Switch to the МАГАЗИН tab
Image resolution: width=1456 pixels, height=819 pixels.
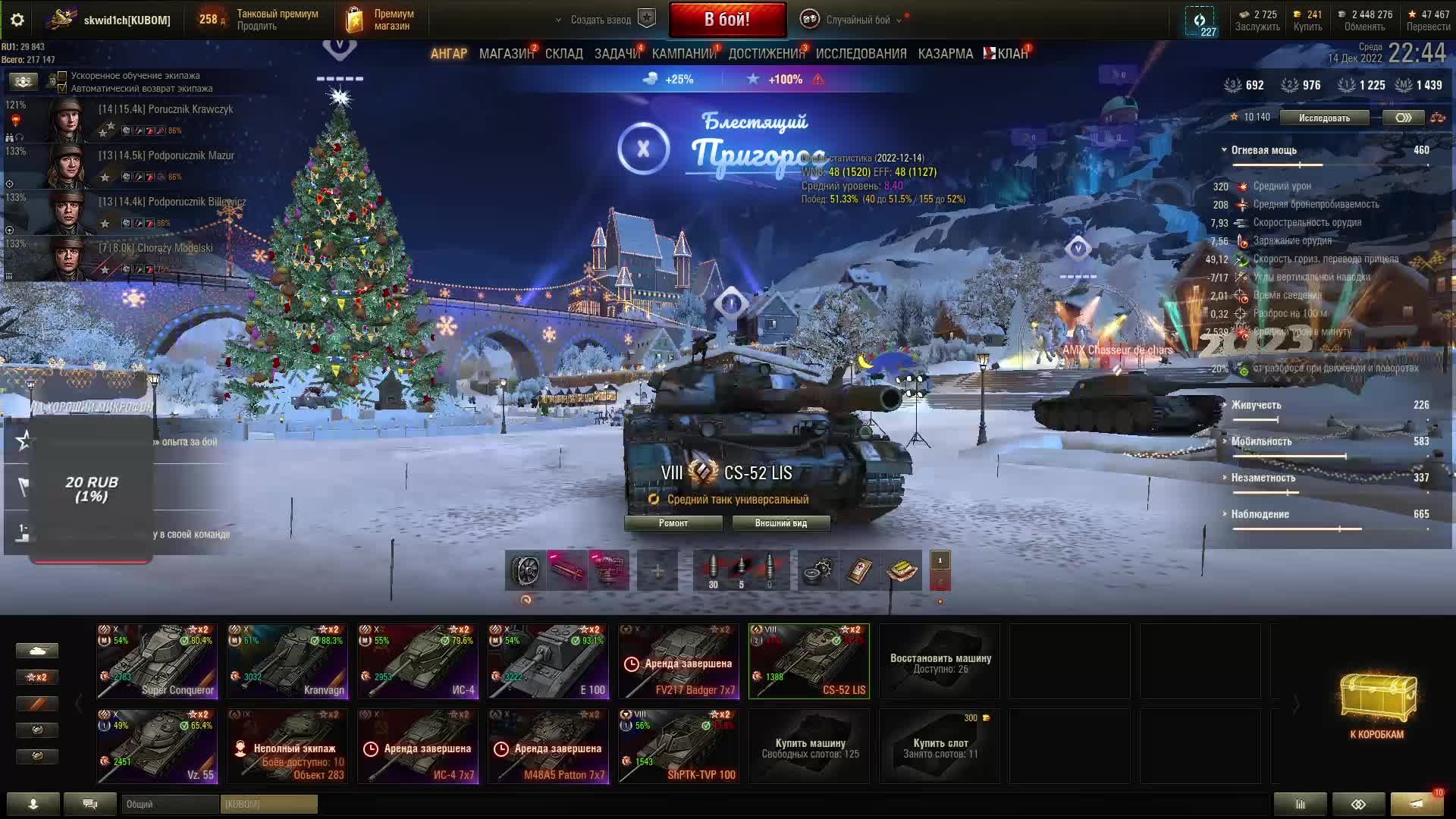click(x=506, y=54)
